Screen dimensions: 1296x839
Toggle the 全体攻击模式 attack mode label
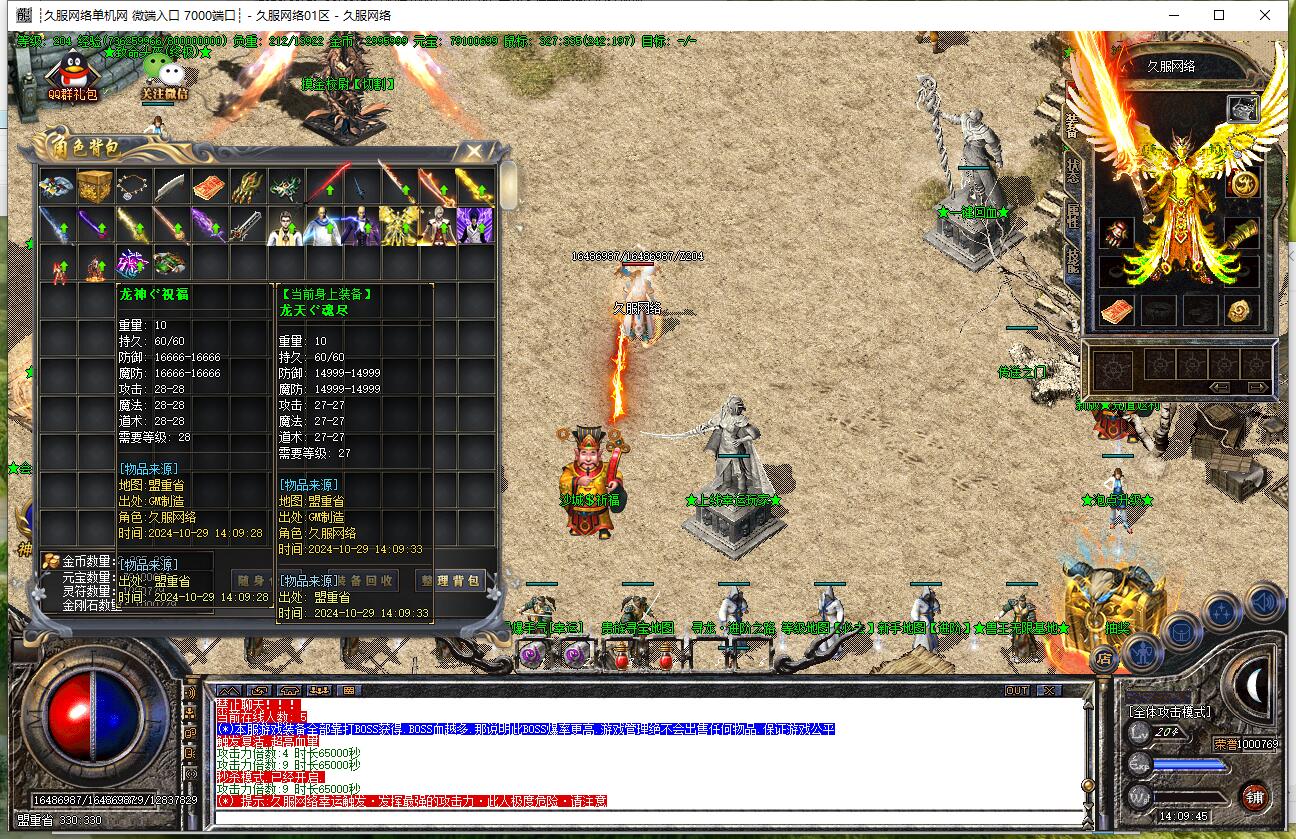click(x=1169, y=712)
